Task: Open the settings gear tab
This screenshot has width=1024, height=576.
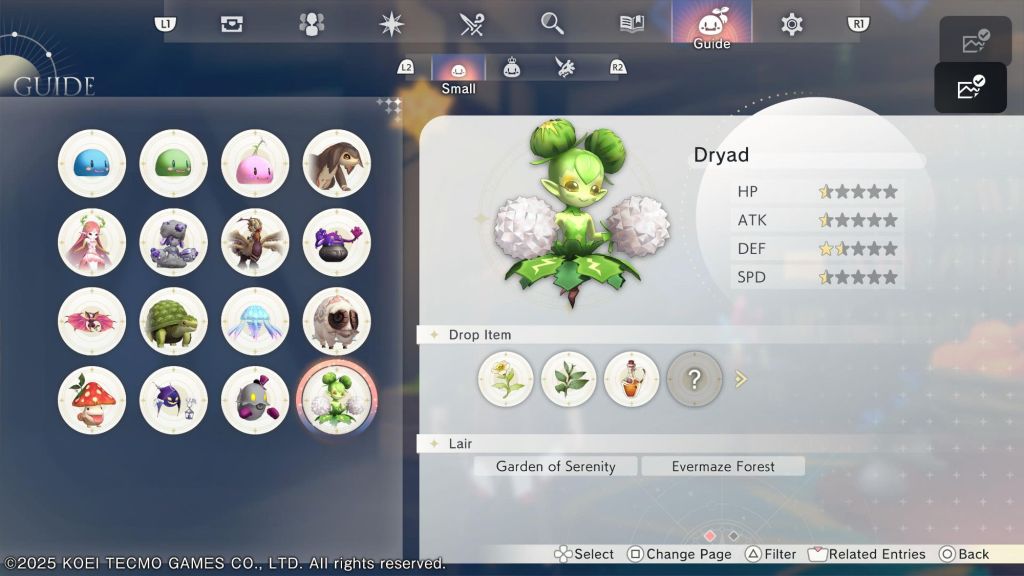Action: pyautogui.click(x=792, y=24)
